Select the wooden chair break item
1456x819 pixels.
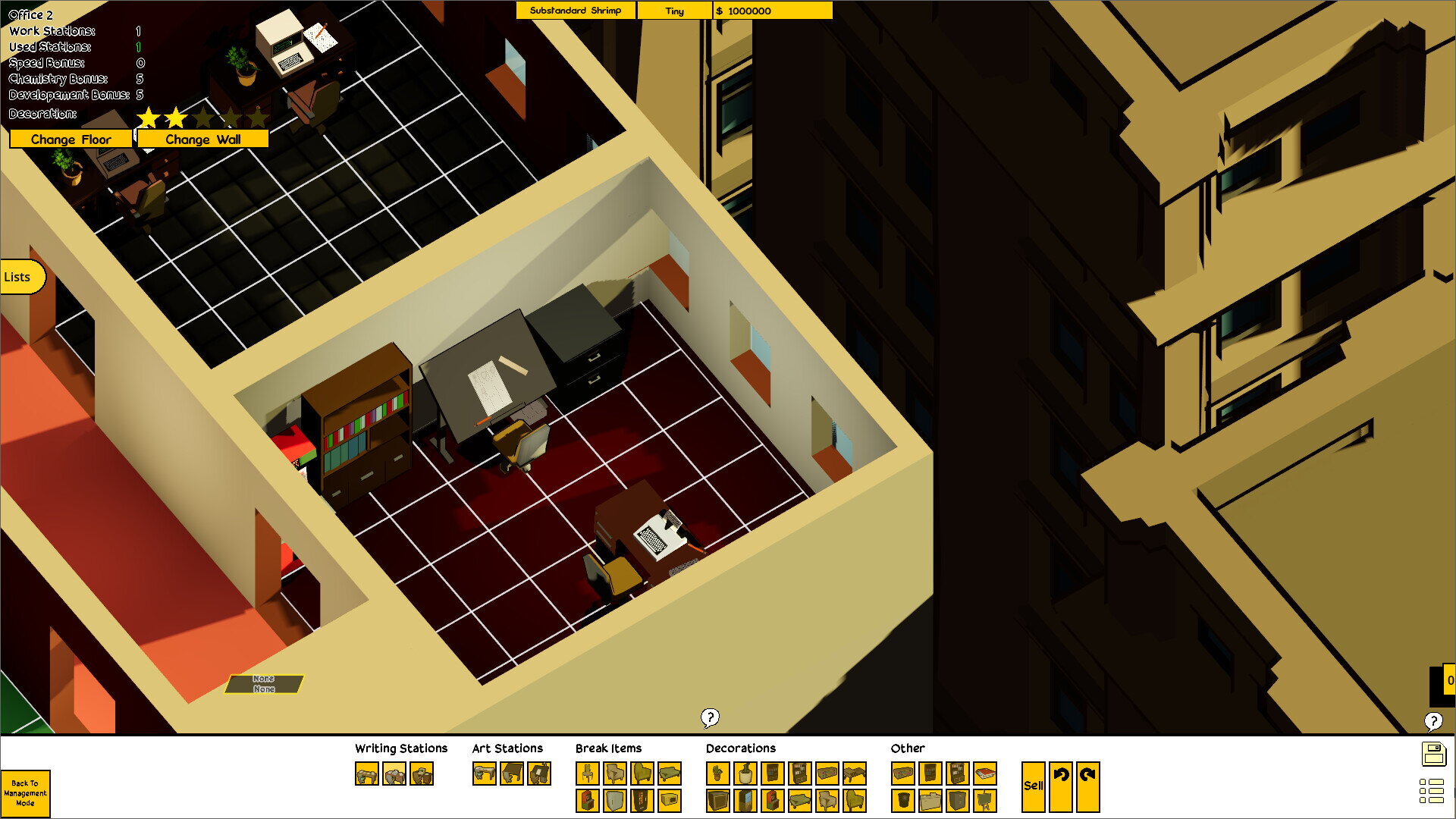click(x=588, y=773)
